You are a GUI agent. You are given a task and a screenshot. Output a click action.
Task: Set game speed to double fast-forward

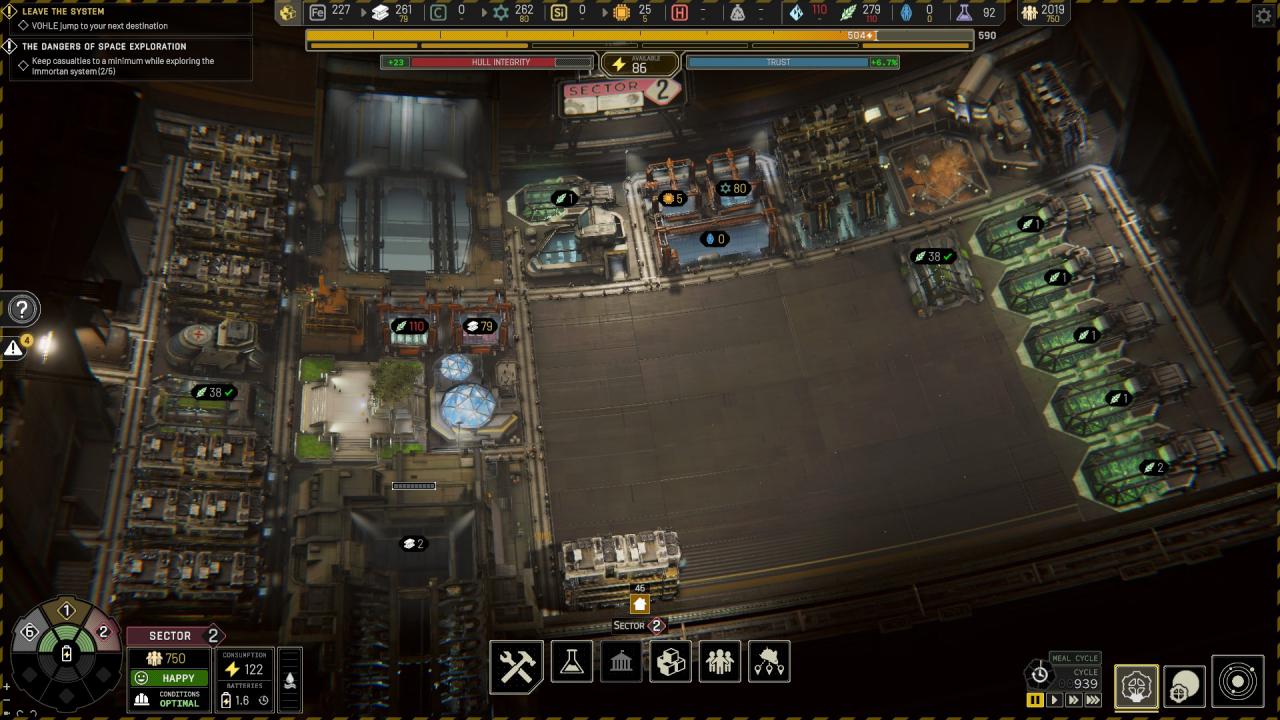(1073, 700)
